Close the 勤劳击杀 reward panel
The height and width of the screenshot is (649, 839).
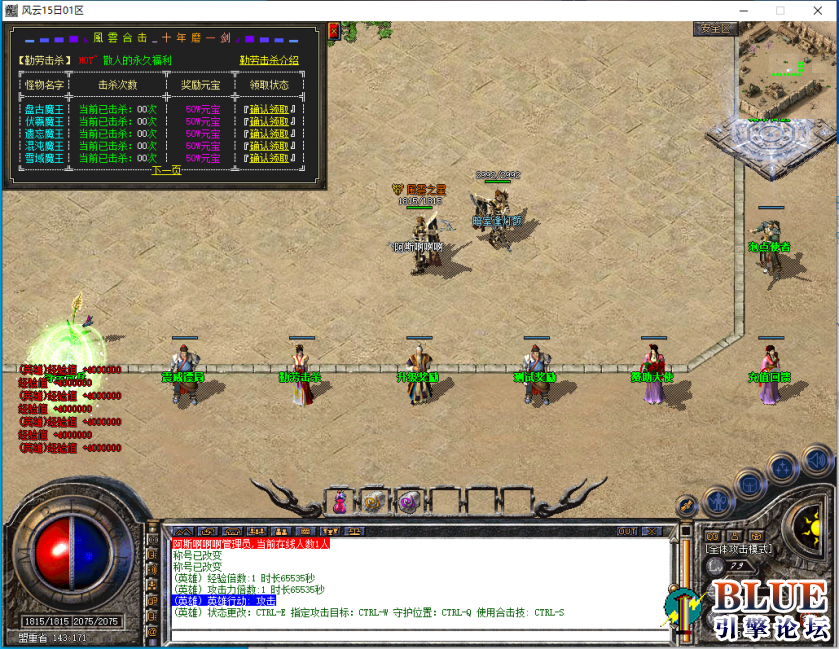pos(334,32)
